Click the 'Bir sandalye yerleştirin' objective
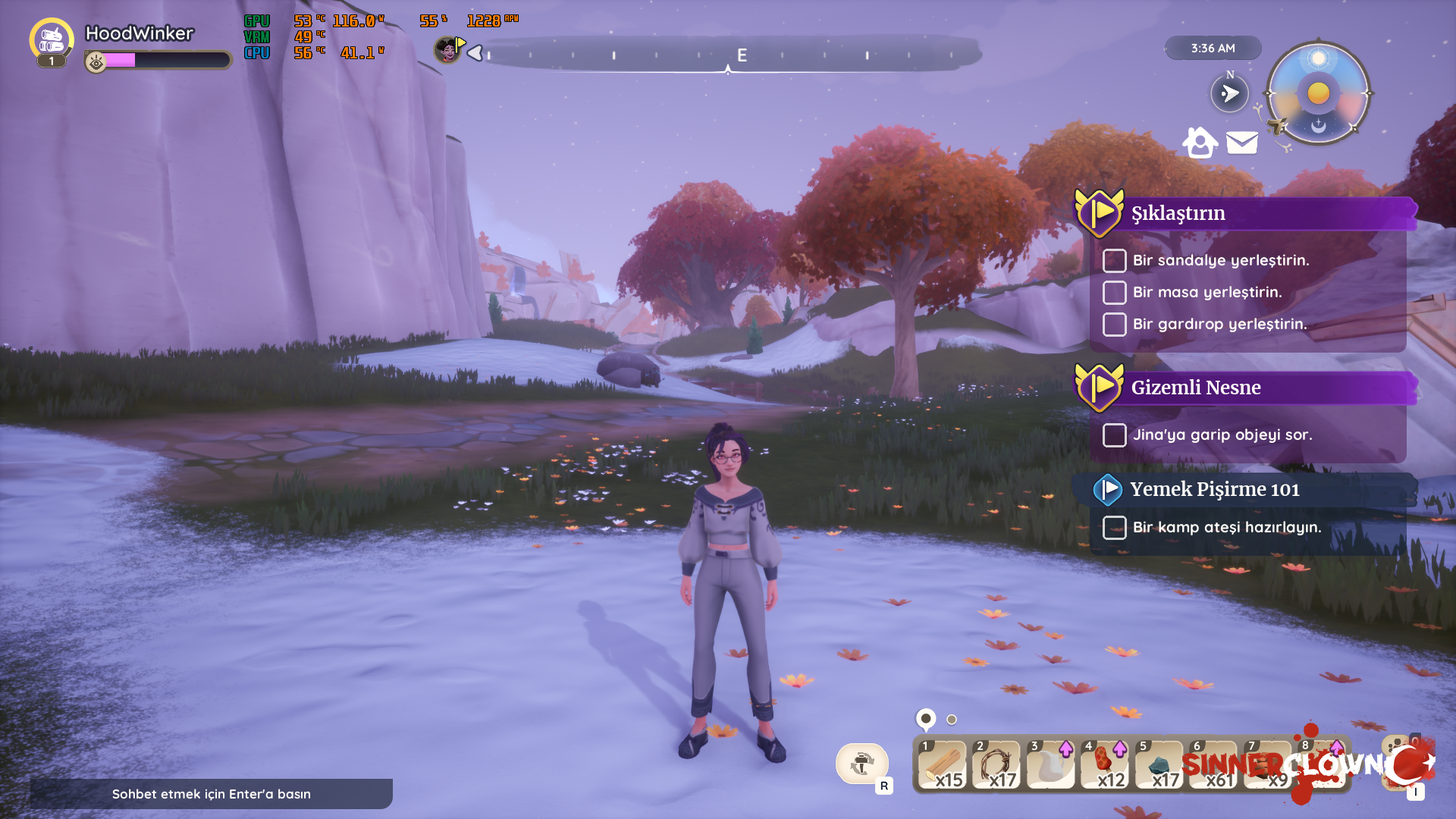The width and height of the screenshot is (1456, 819). click(1220, 260)
